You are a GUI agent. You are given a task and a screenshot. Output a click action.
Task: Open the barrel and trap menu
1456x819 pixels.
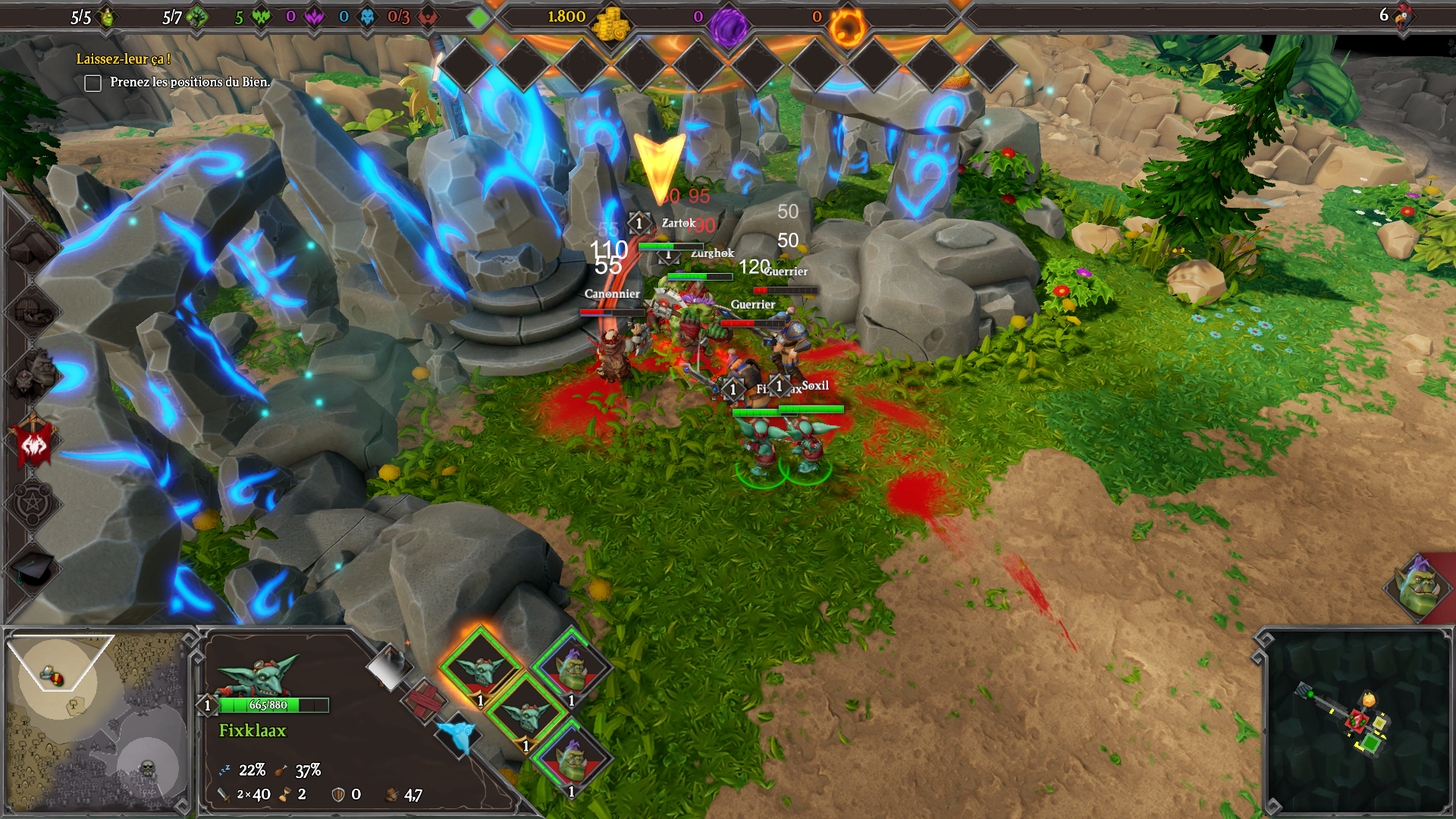[x=32, y=311]
